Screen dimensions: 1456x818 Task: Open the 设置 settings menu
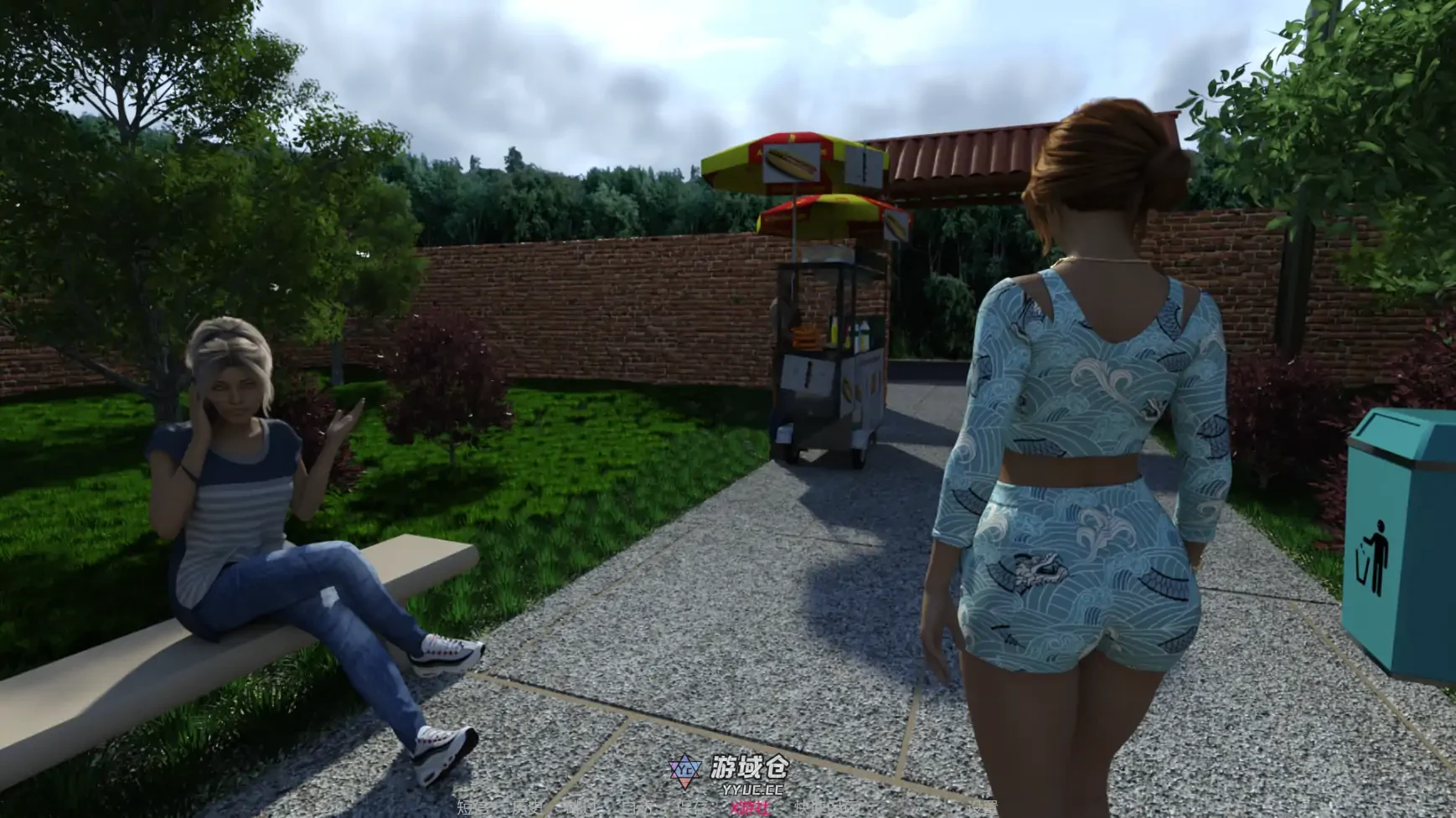click(982, 808)
